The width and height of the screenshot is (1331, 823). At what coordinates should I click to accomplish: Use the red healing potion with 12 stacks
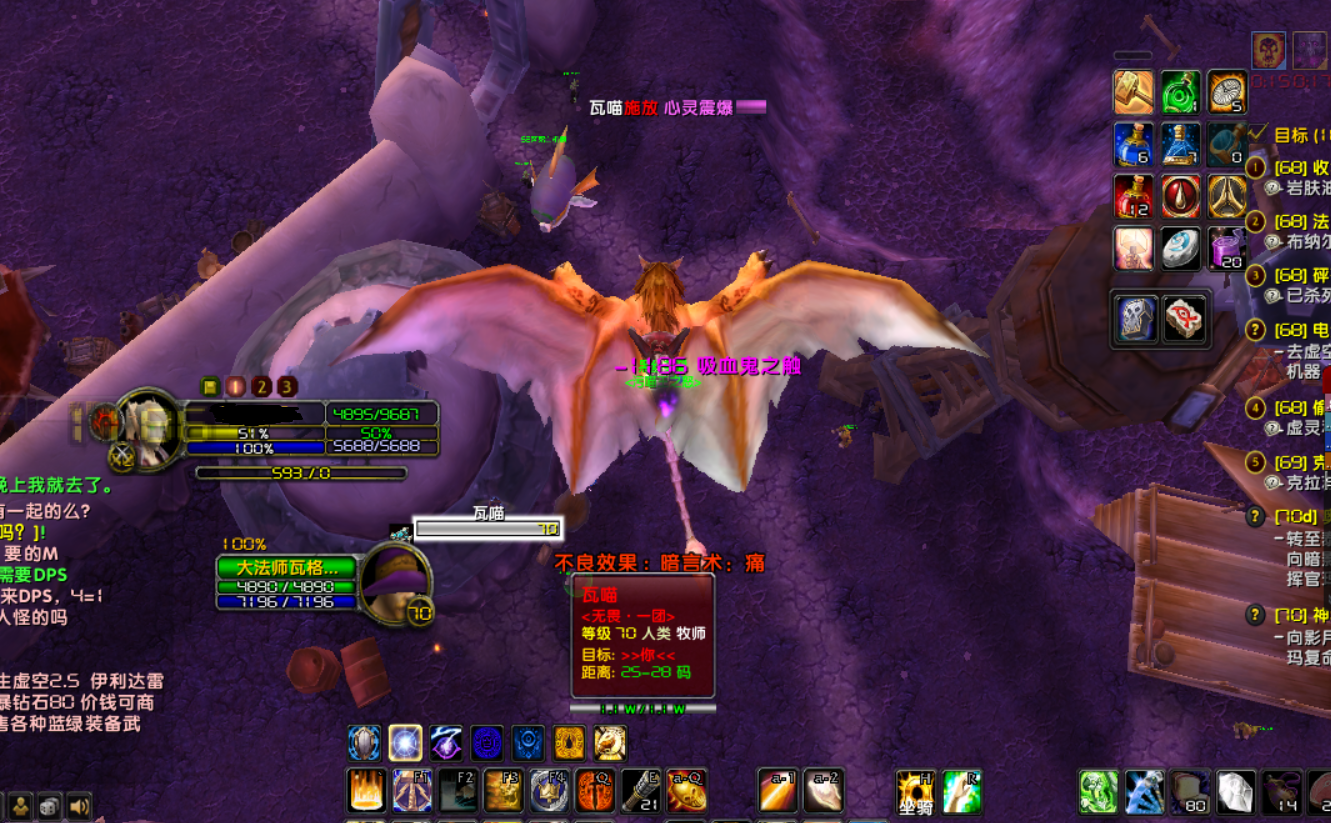pyautogui.click(x=1134, y=197)
